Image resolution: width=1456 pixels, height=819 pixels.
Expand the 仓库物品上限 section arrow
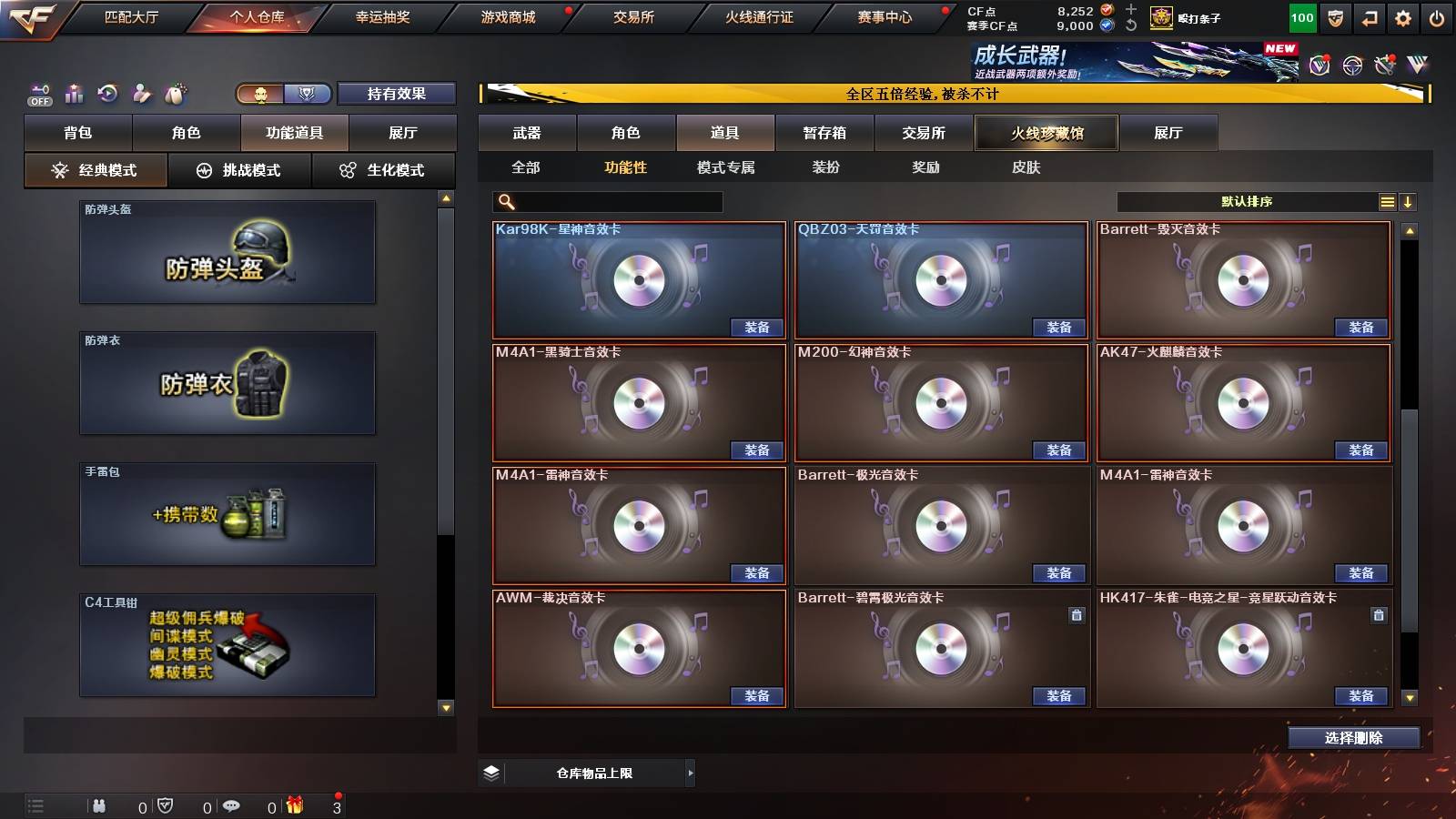pyautogui.click(x=692, y=773)
